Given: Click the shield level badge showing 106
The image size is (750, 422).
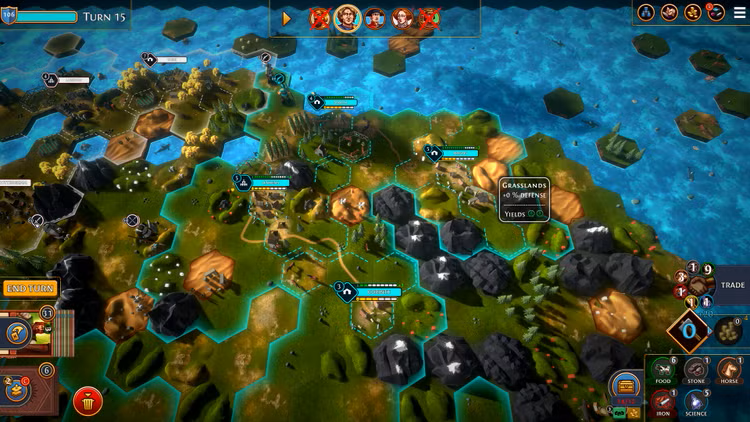Looking at the screenshot, I should (x=9, y=16).
